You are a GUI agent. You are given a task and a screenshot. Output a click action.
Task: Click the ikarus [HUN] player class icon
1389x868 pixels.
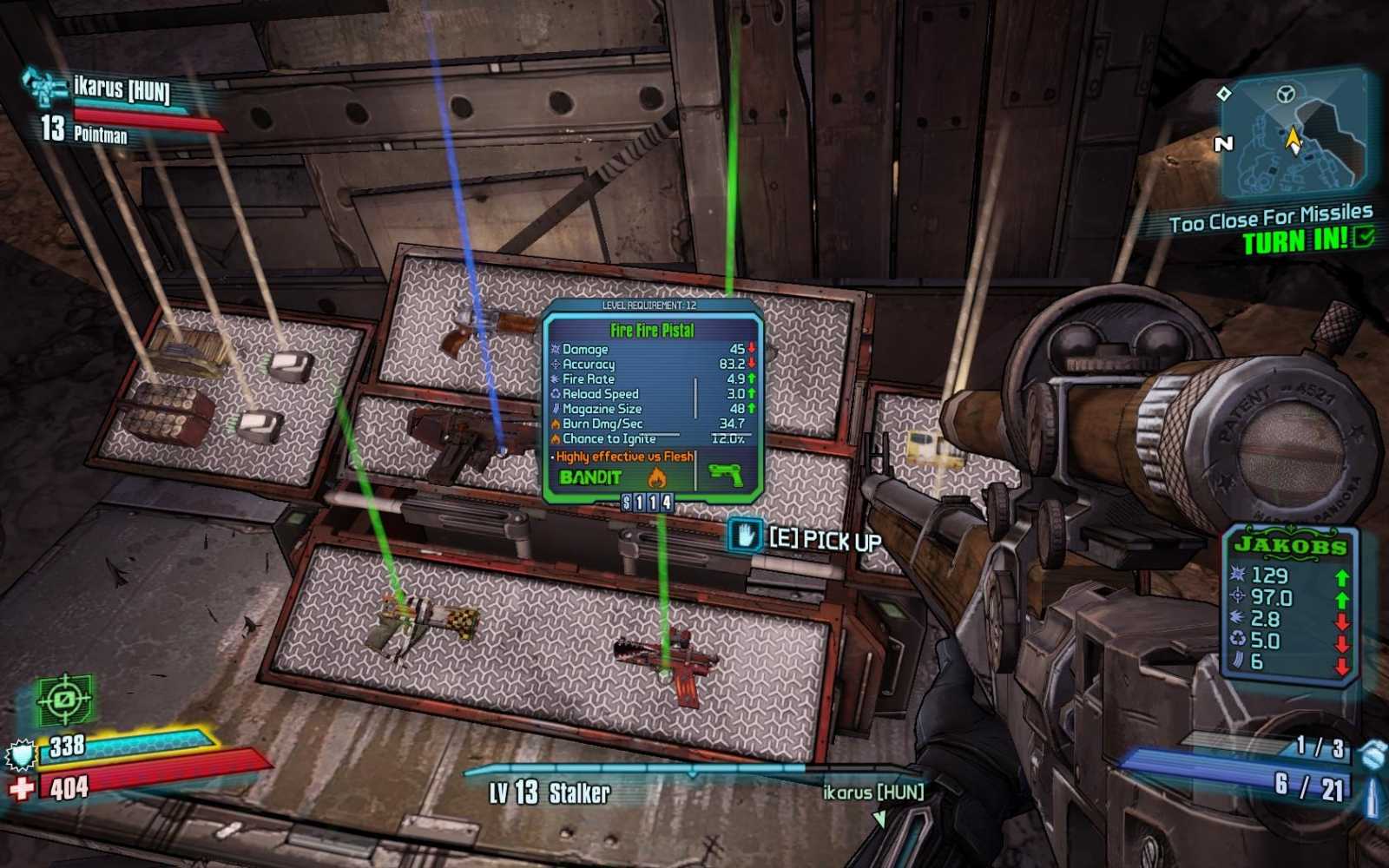pyautogui.click(x=45, y=88)
